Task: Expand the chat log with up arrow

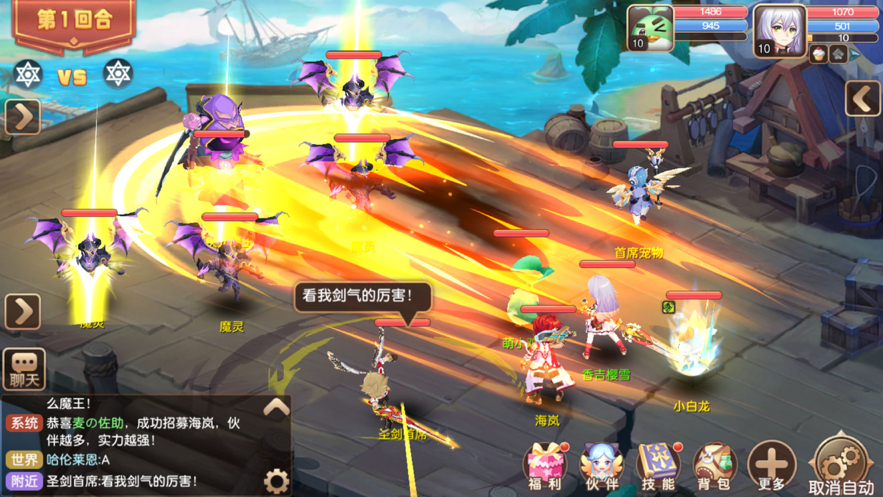Action: (276, 407)
